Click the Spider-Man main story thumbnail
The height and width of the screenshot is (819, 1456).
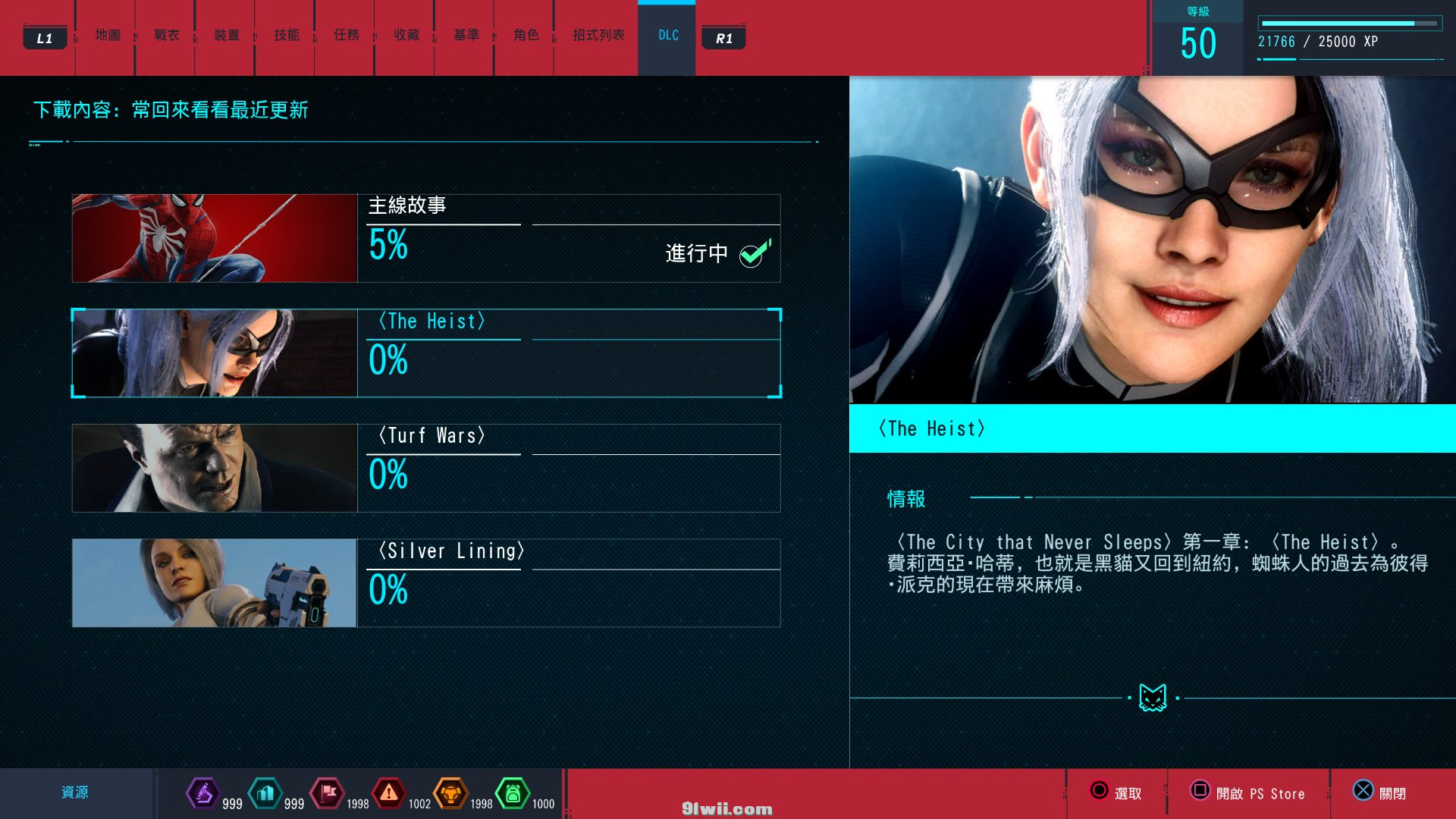pos(215,238)
